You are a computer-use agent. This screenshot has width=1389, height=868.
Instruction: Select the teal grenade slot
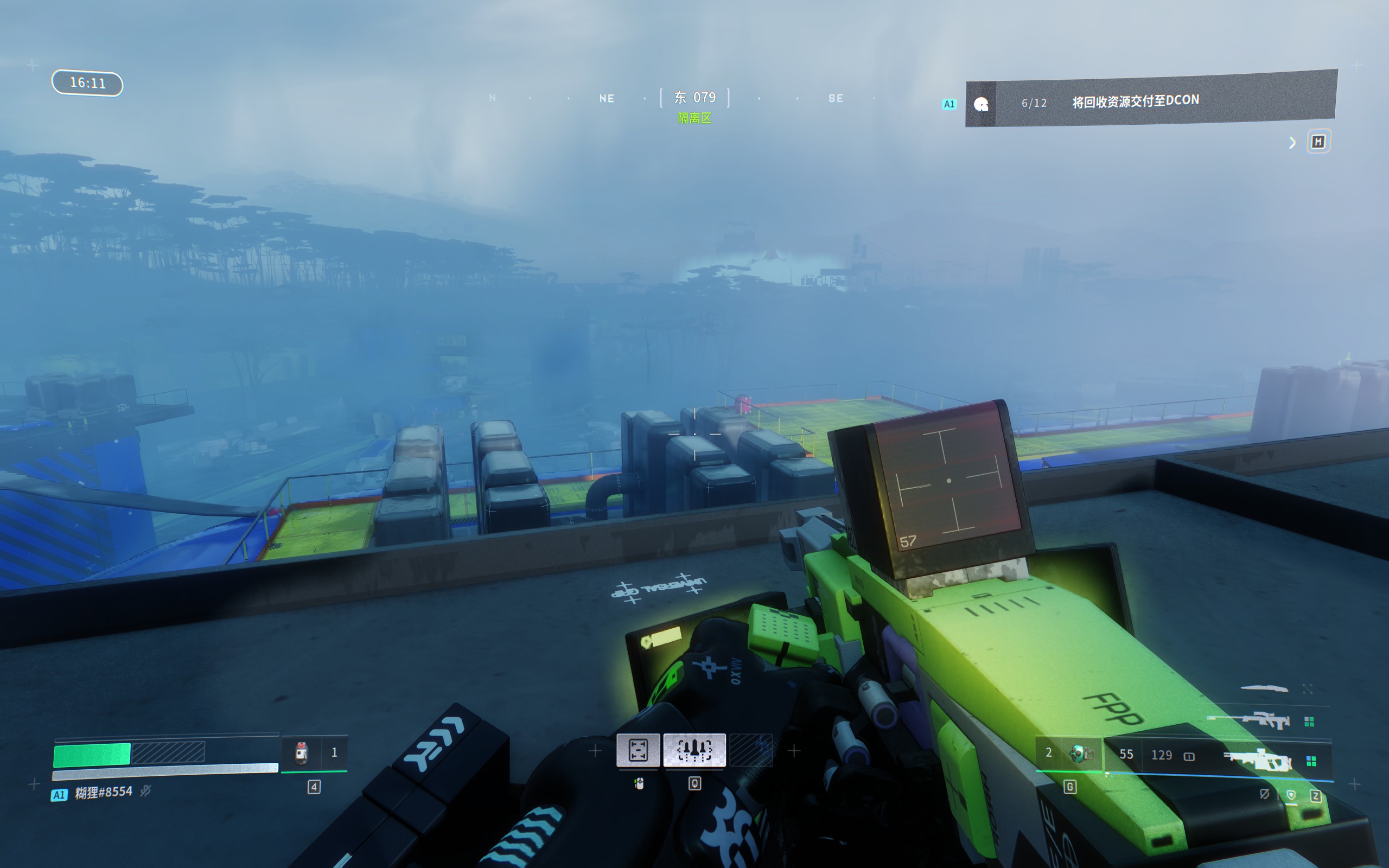1080,753
